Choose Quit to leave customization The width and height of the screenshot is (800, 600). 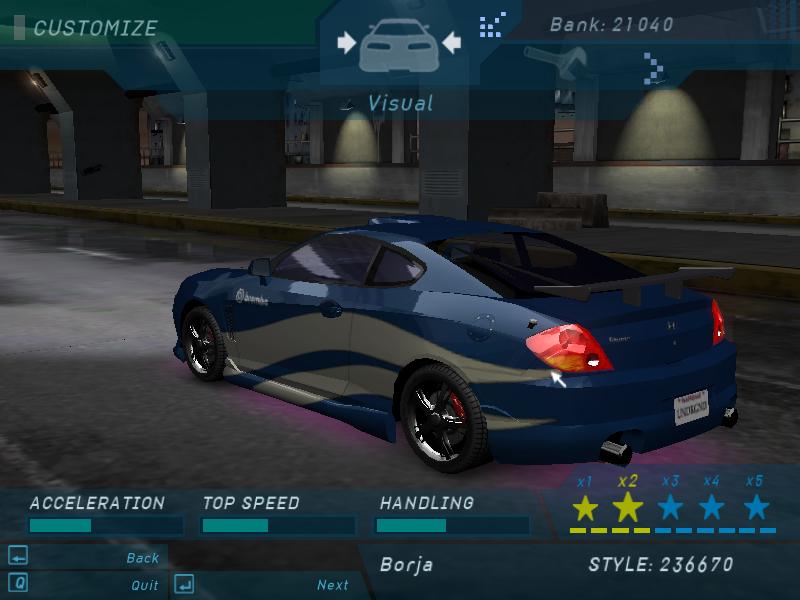coord(144,585)
